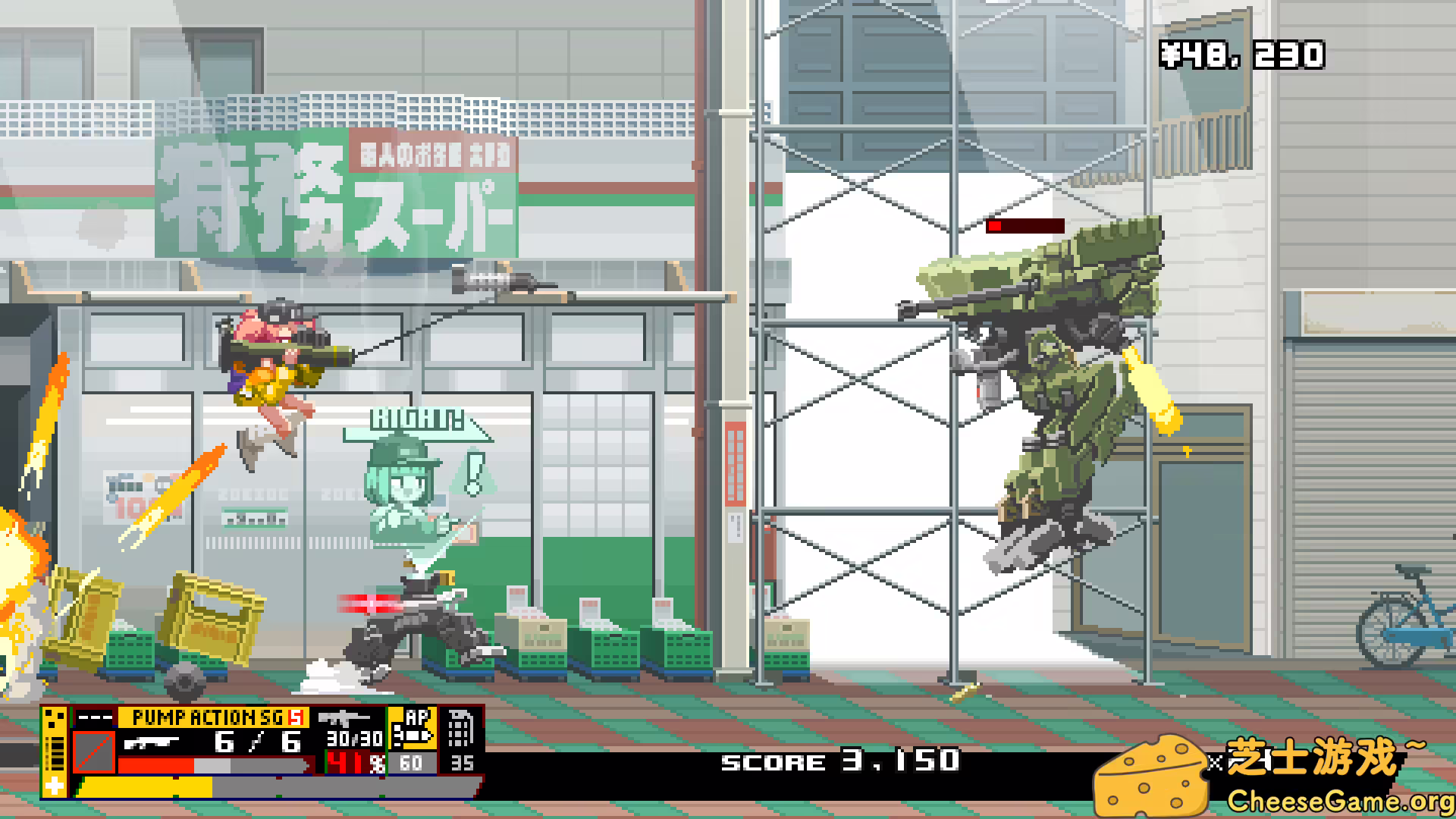Toggle the dashed empty item slot

93,716
